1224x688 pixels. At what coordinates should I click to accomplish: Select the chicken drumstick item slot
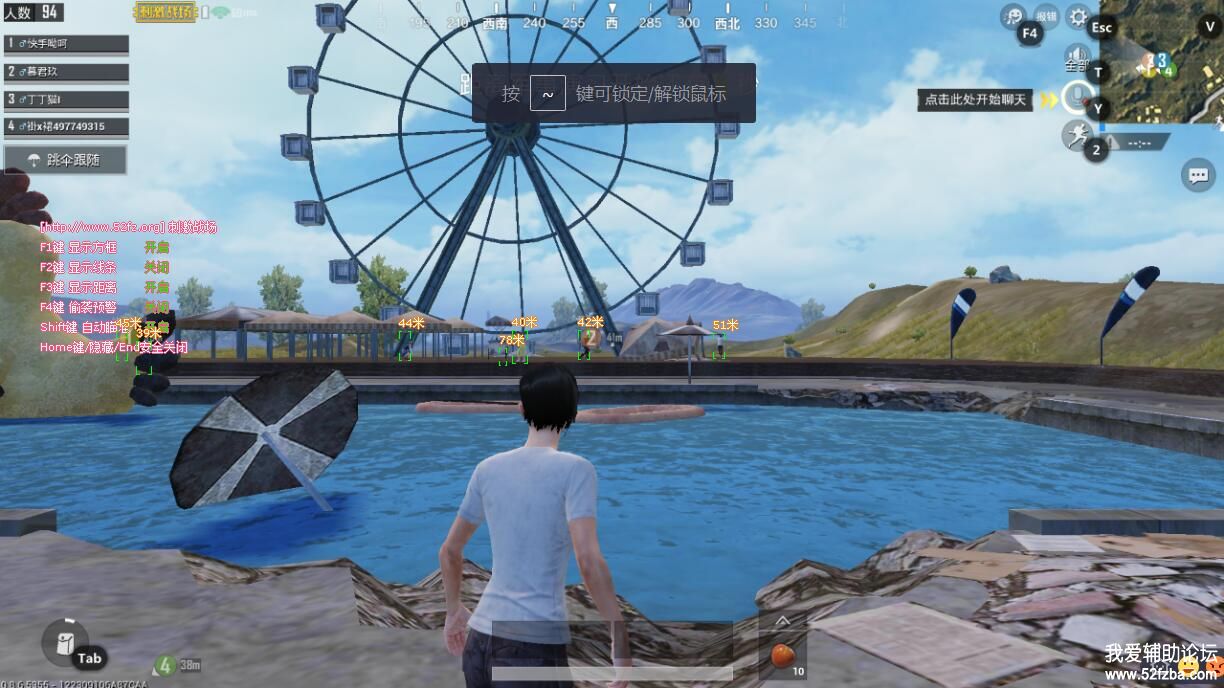pyautogui.click(x=782, y=656)
